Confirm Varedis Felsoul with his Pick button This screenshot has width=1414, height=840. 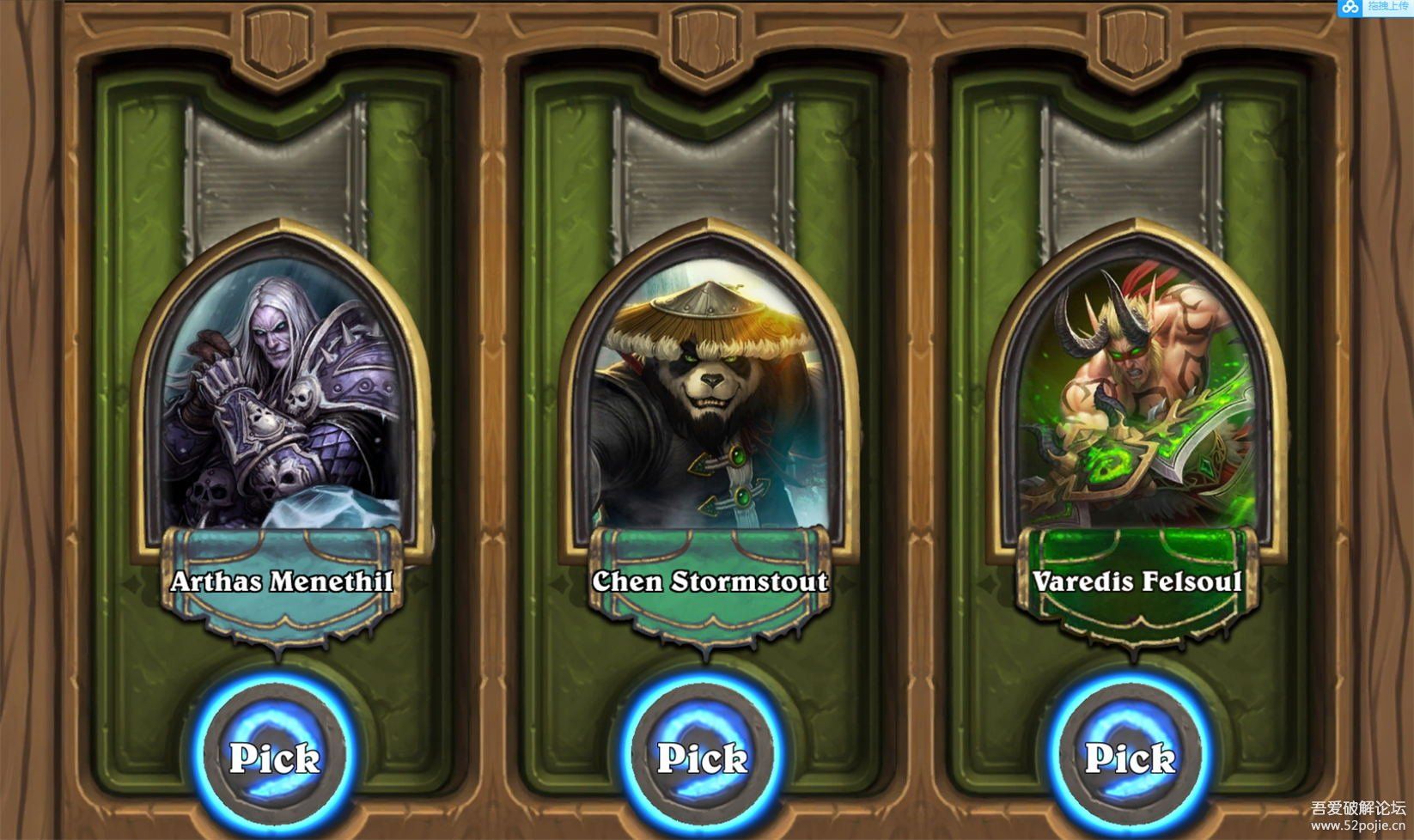[x=1130, y=758]
